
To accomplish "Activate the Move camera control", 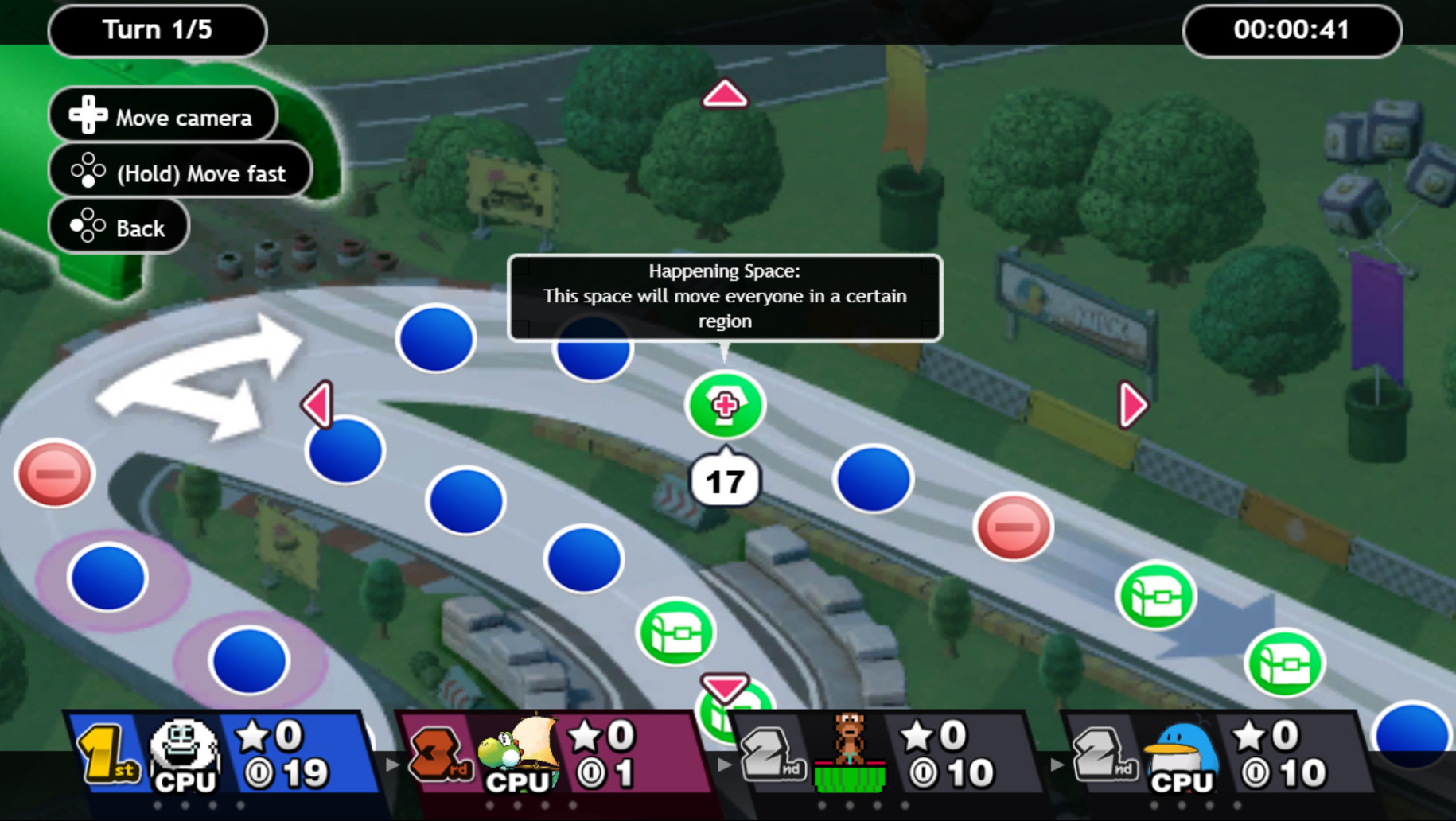I will 163,115.
